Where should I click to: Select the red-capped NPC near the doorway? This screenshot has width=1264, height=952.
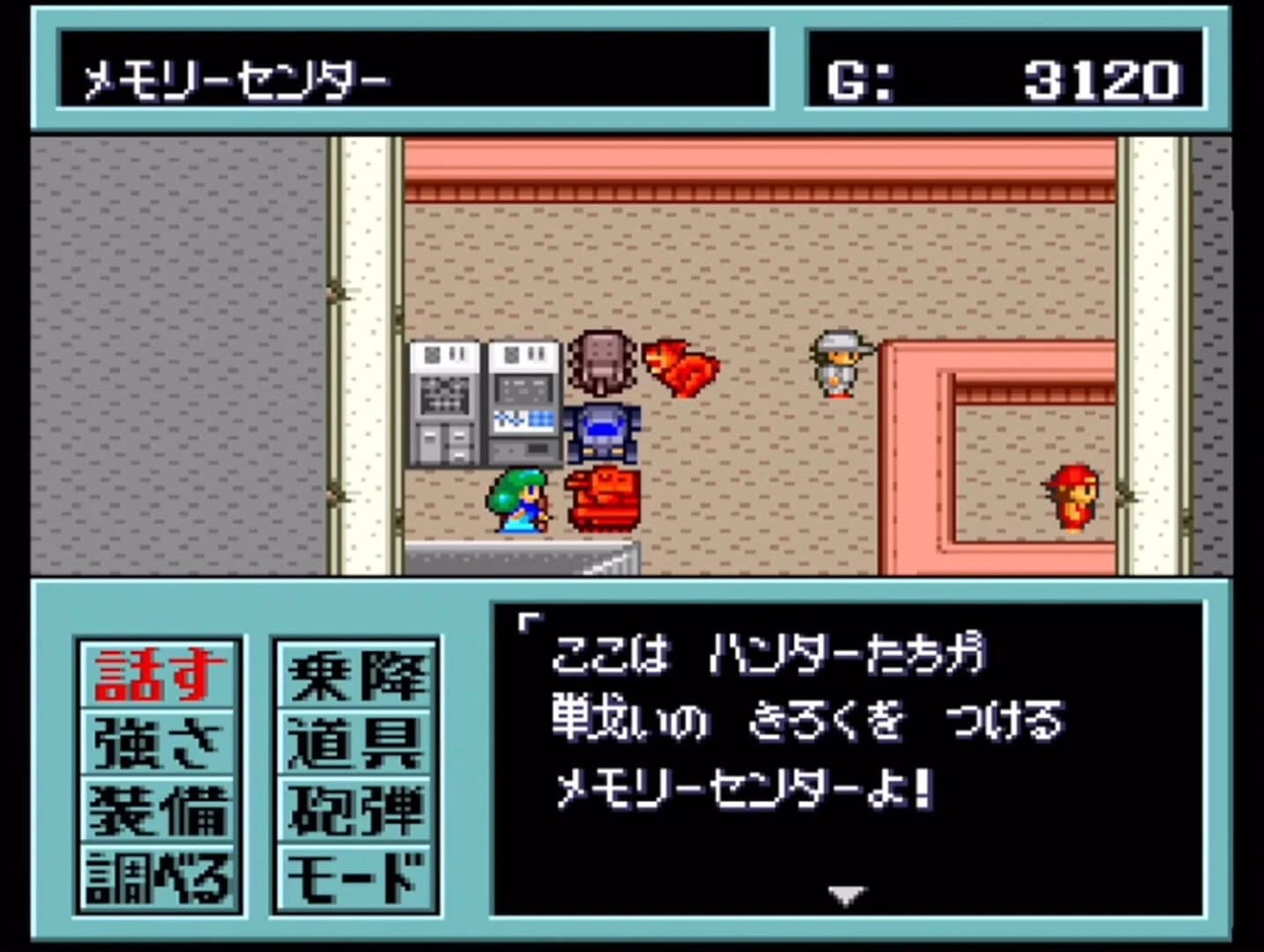1072,498
